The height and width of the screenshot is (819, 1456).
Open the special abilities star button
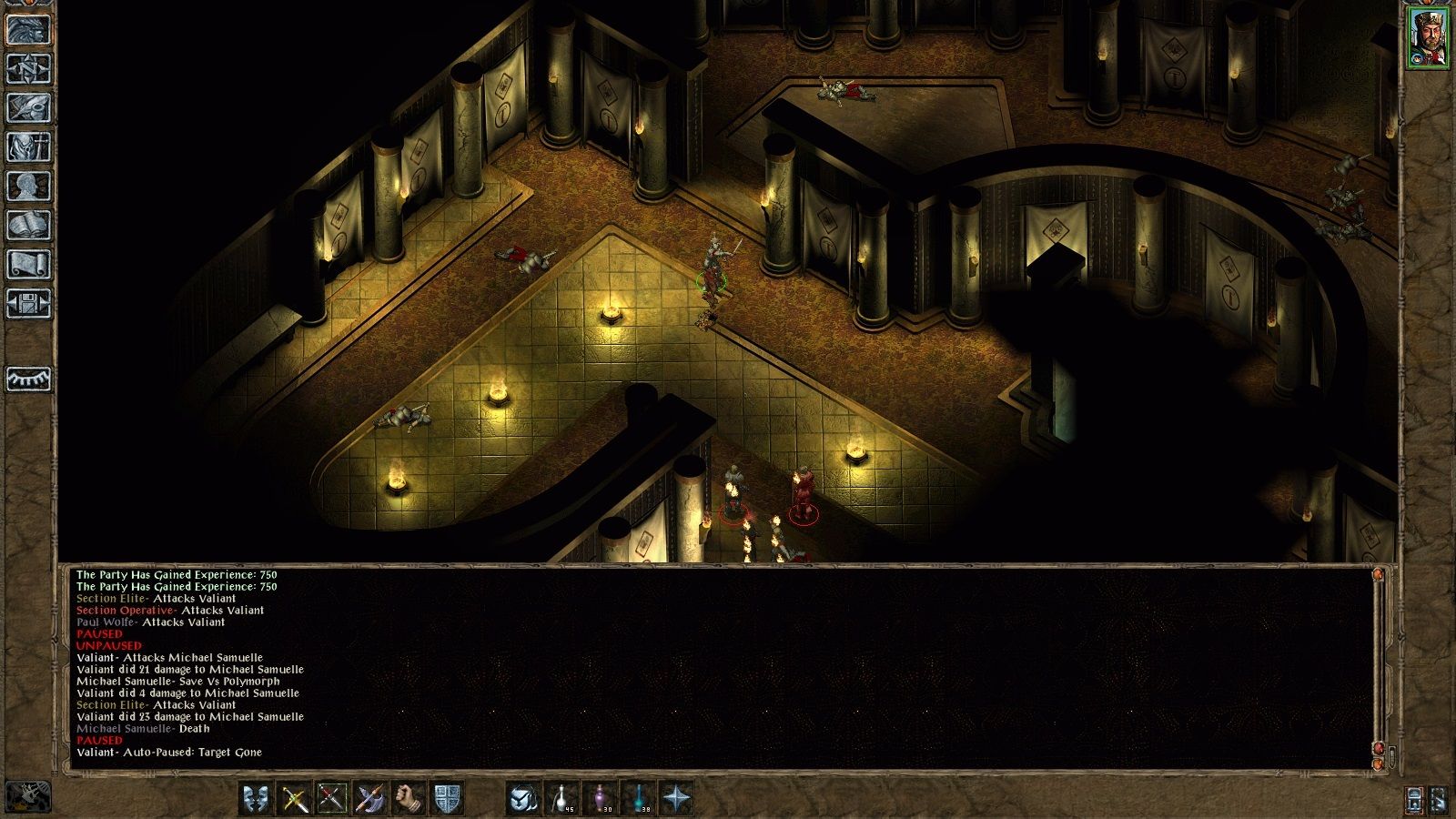(x=676, y=799)
